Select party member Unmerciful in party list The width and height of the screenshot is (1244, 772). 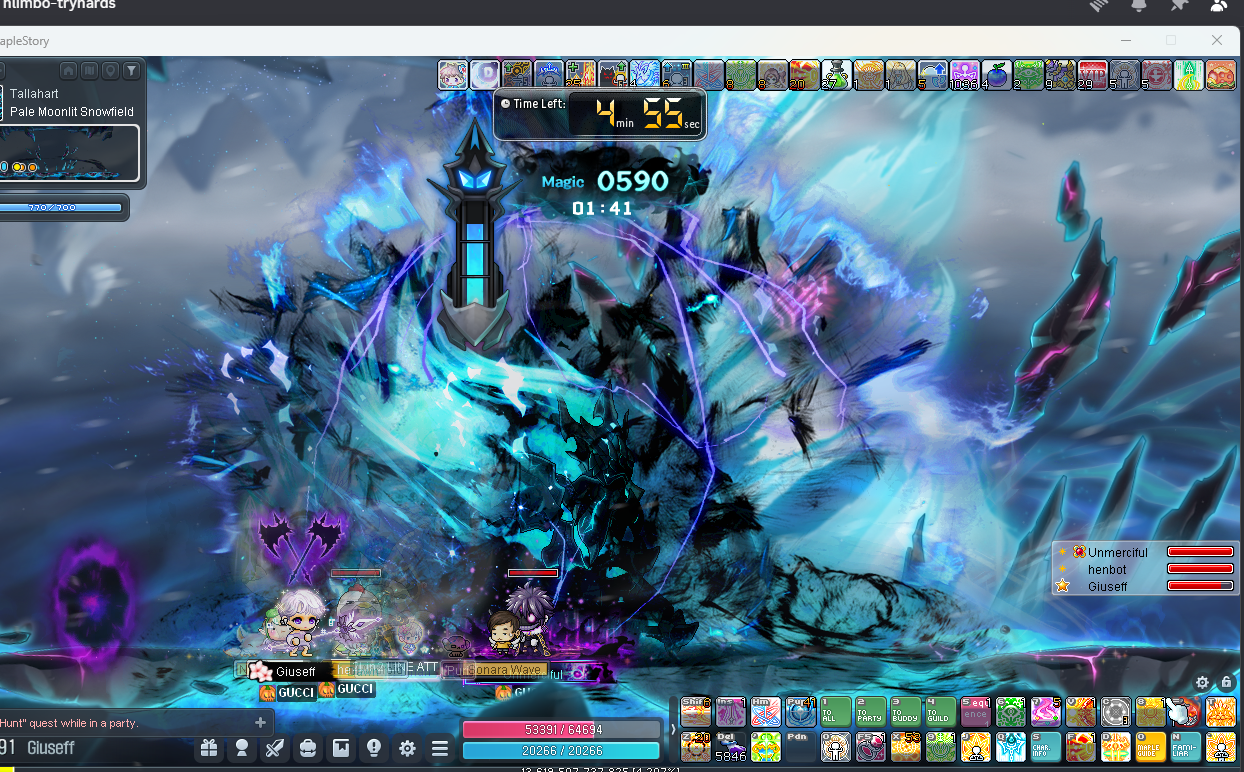tap(1117, 552)
